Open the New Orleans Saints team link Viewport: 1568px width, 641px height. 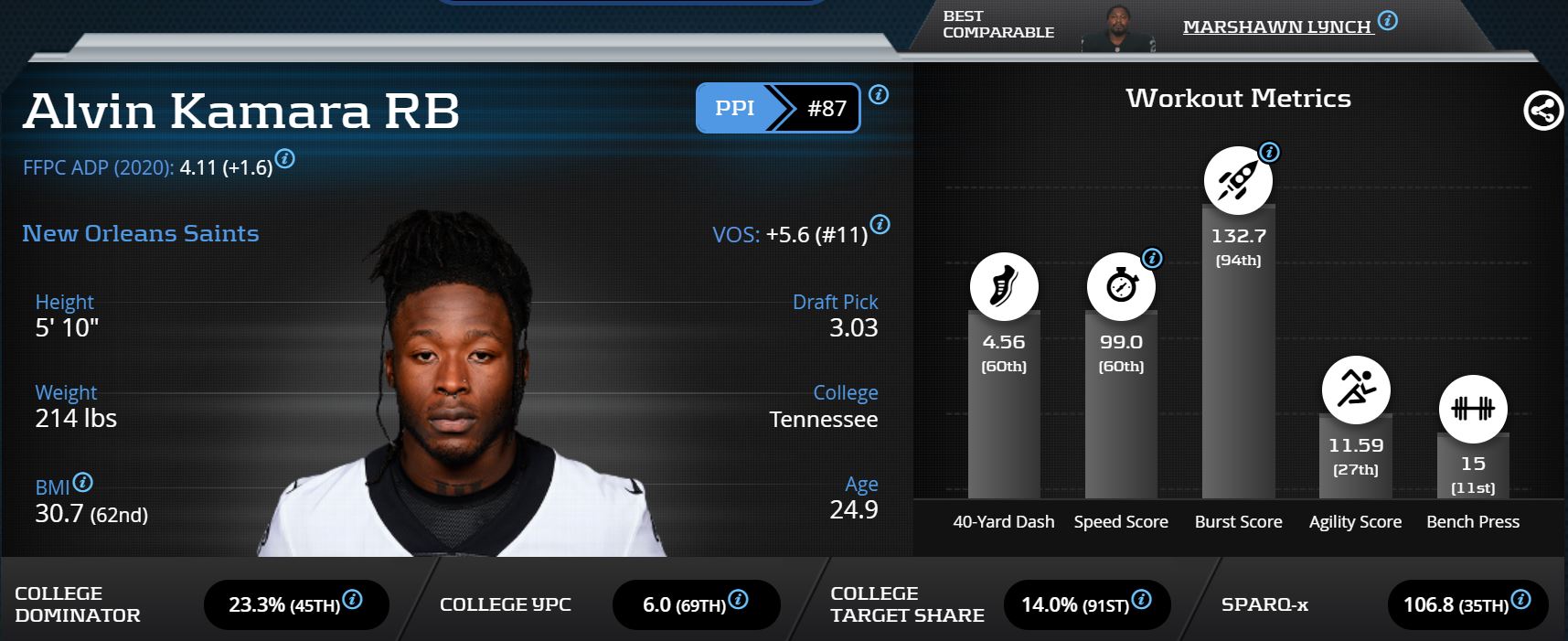141,233
